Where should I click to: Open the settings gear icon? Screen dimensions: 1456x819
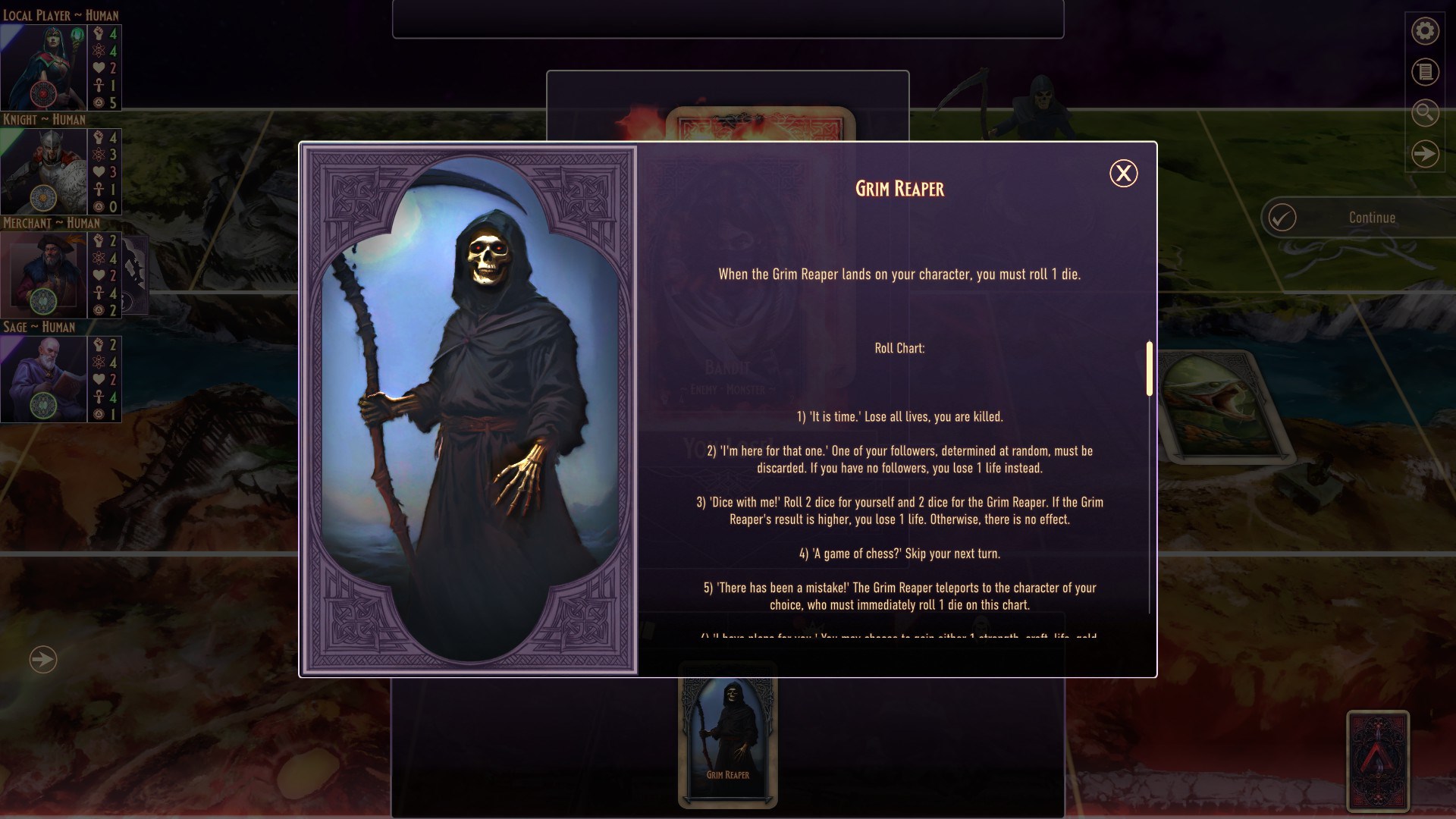pyautogui.click(x=1425, y=31)
